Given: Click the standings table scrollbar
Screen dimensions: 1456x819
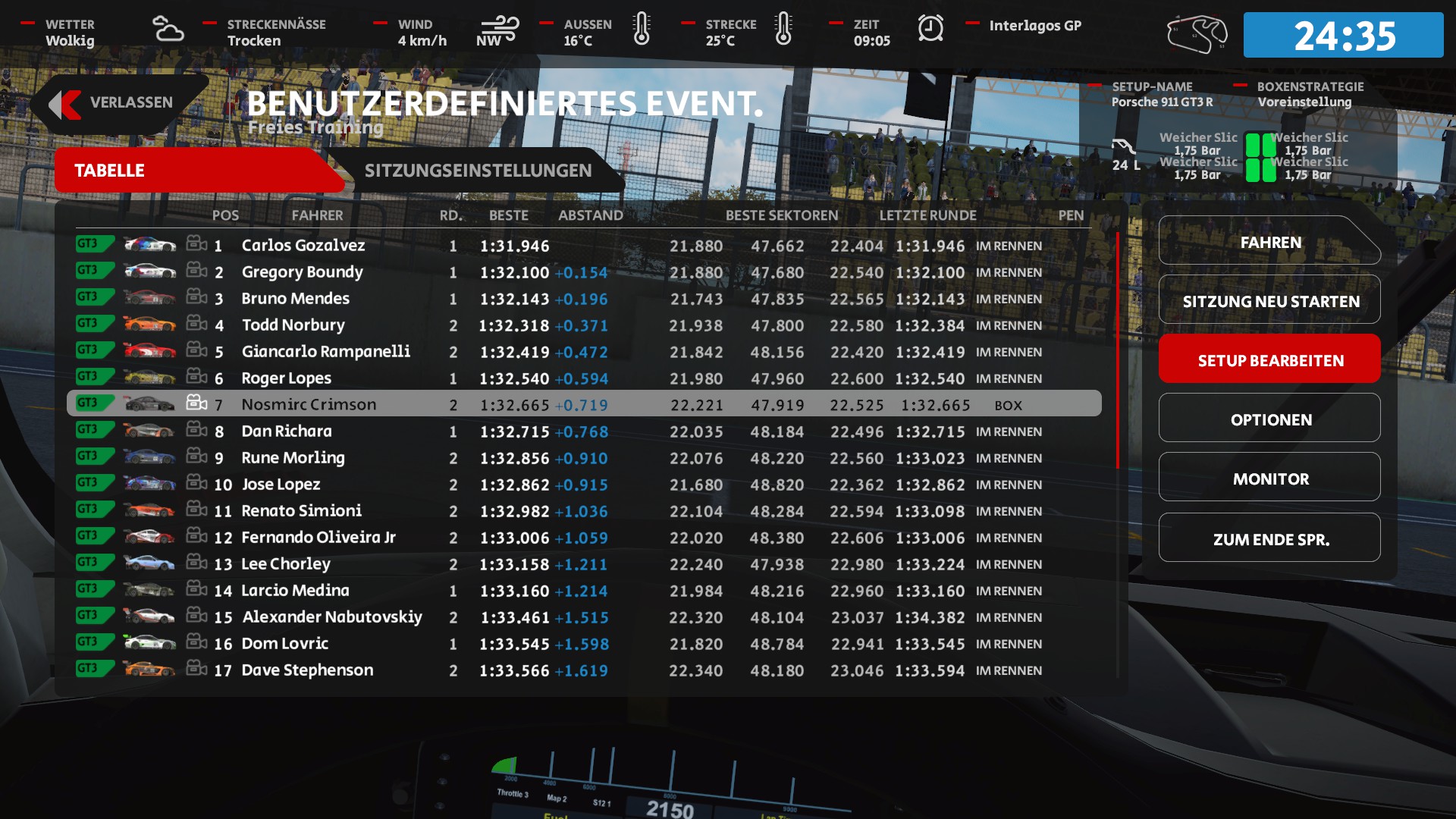Looking at the screenshot, I should click(x=1117, y=350).
